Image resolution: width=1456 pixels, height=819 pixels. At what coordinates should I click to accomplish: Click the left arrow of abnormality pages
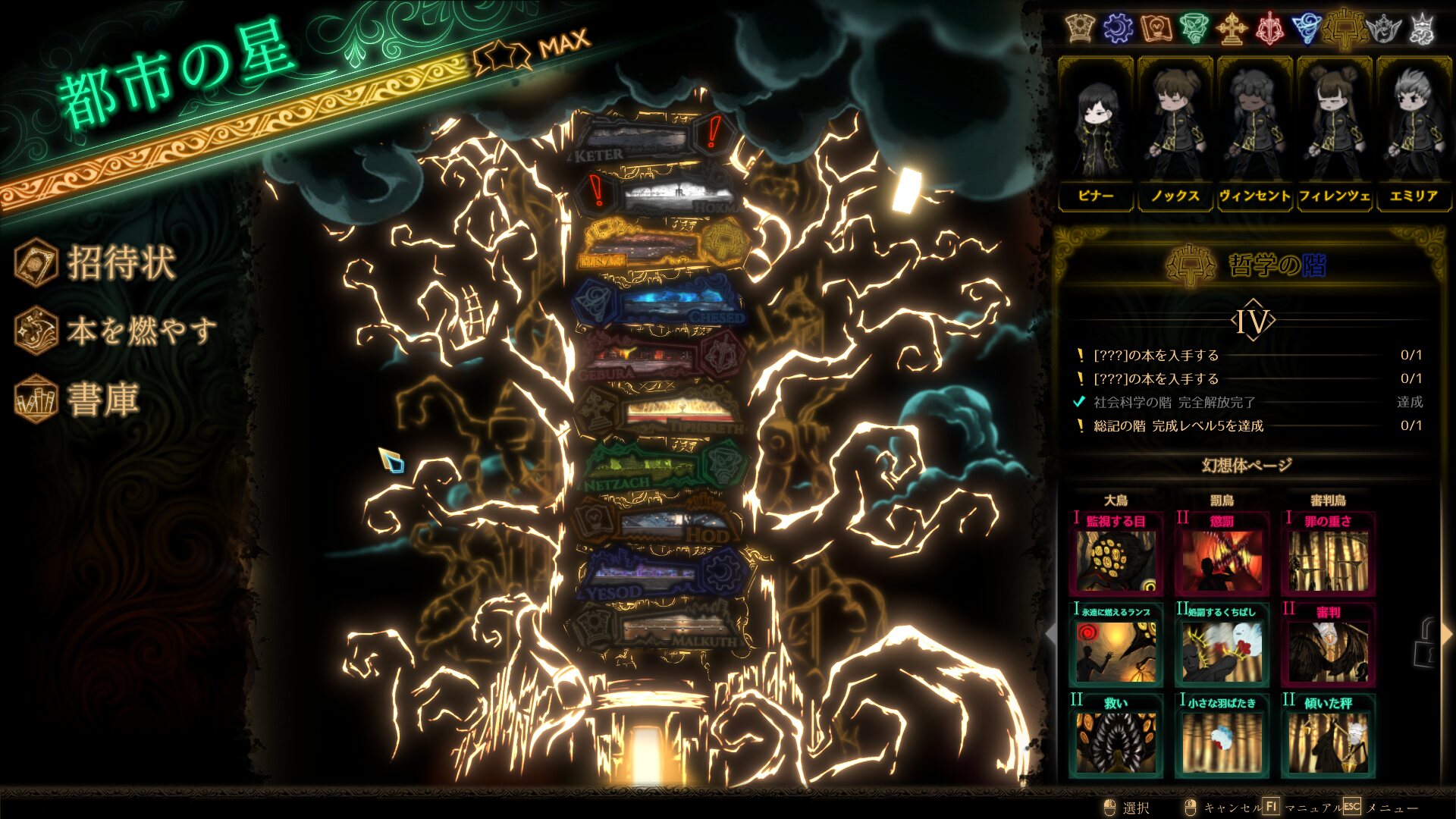point(1051,633)
